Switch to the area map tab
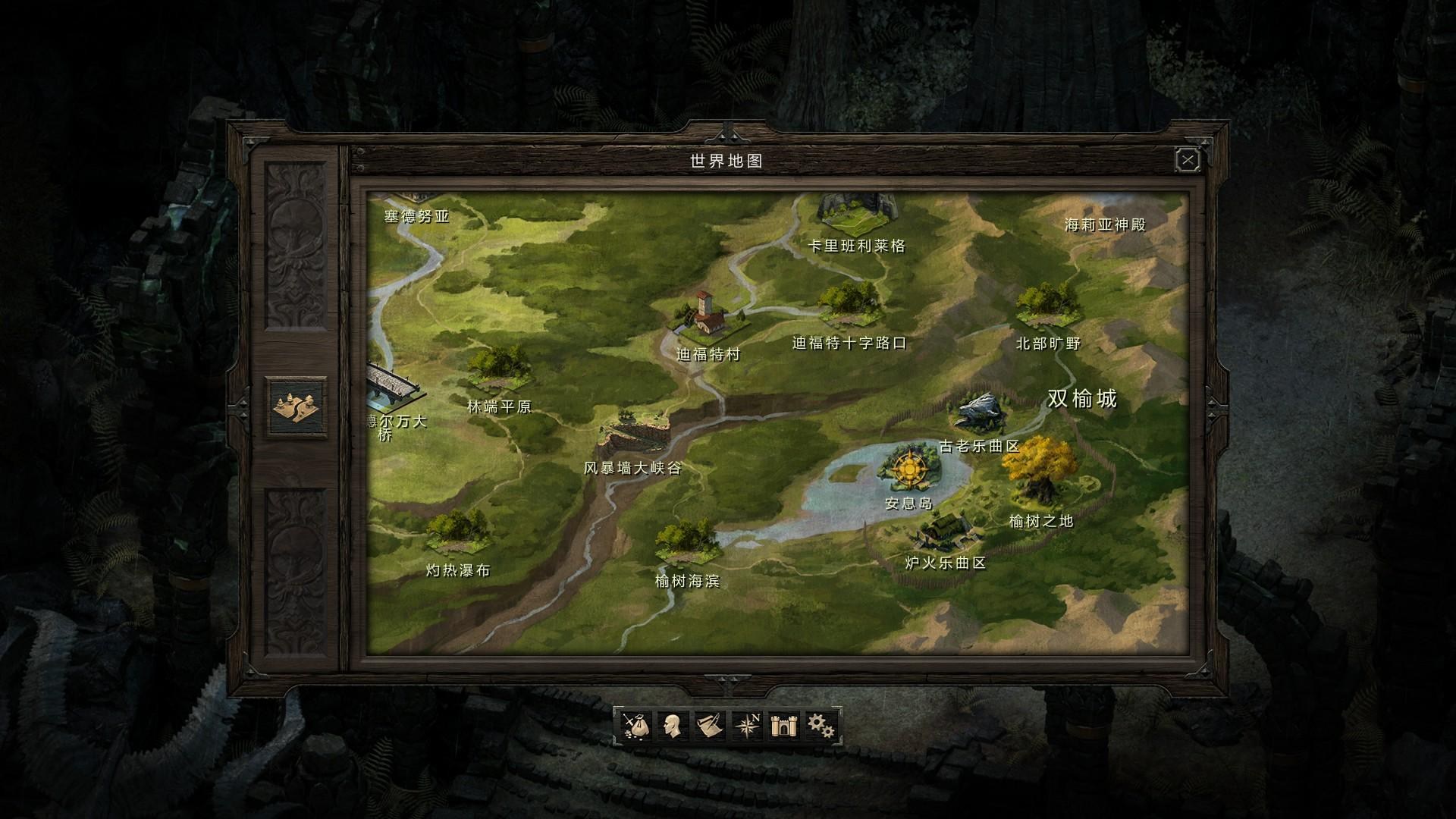This screenshot has height=819, width=1456. pyautogui.click(x=299, y=407)
